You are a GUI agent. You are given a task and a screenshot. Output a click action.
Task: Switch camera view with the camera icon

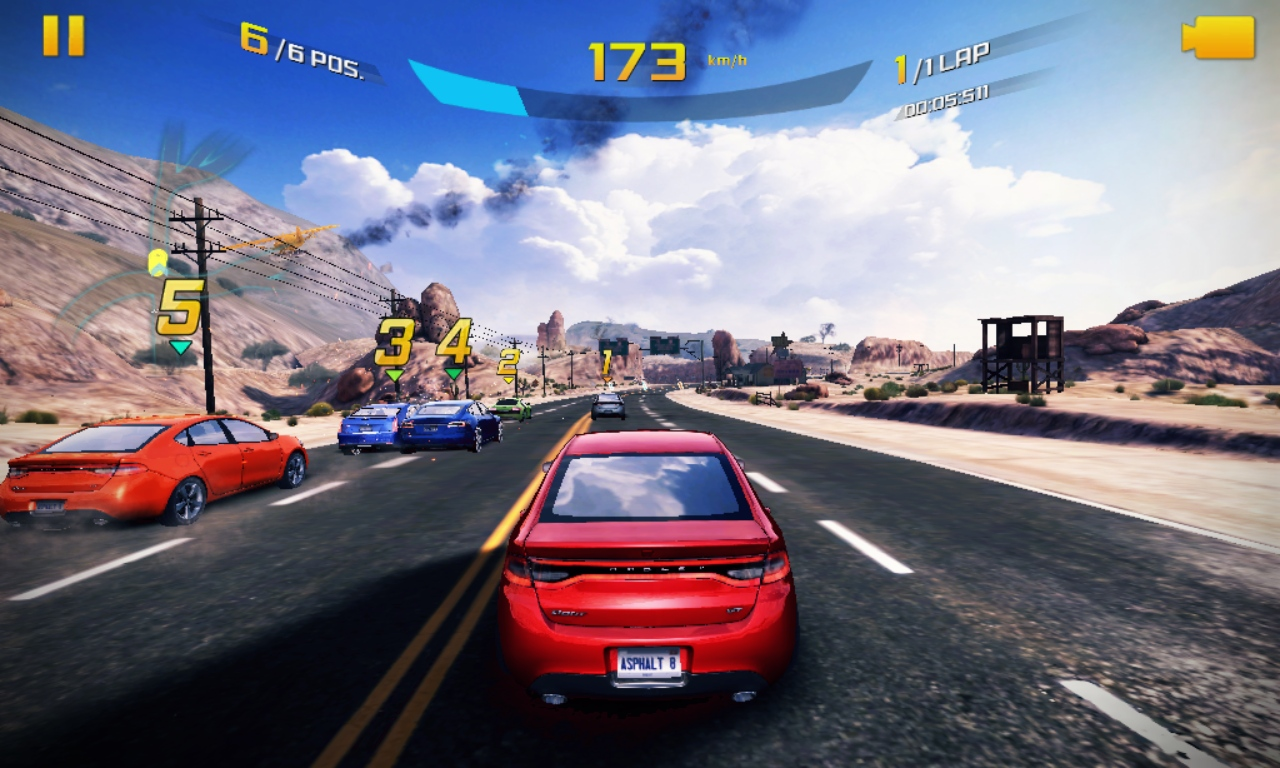coord(1218,38)
